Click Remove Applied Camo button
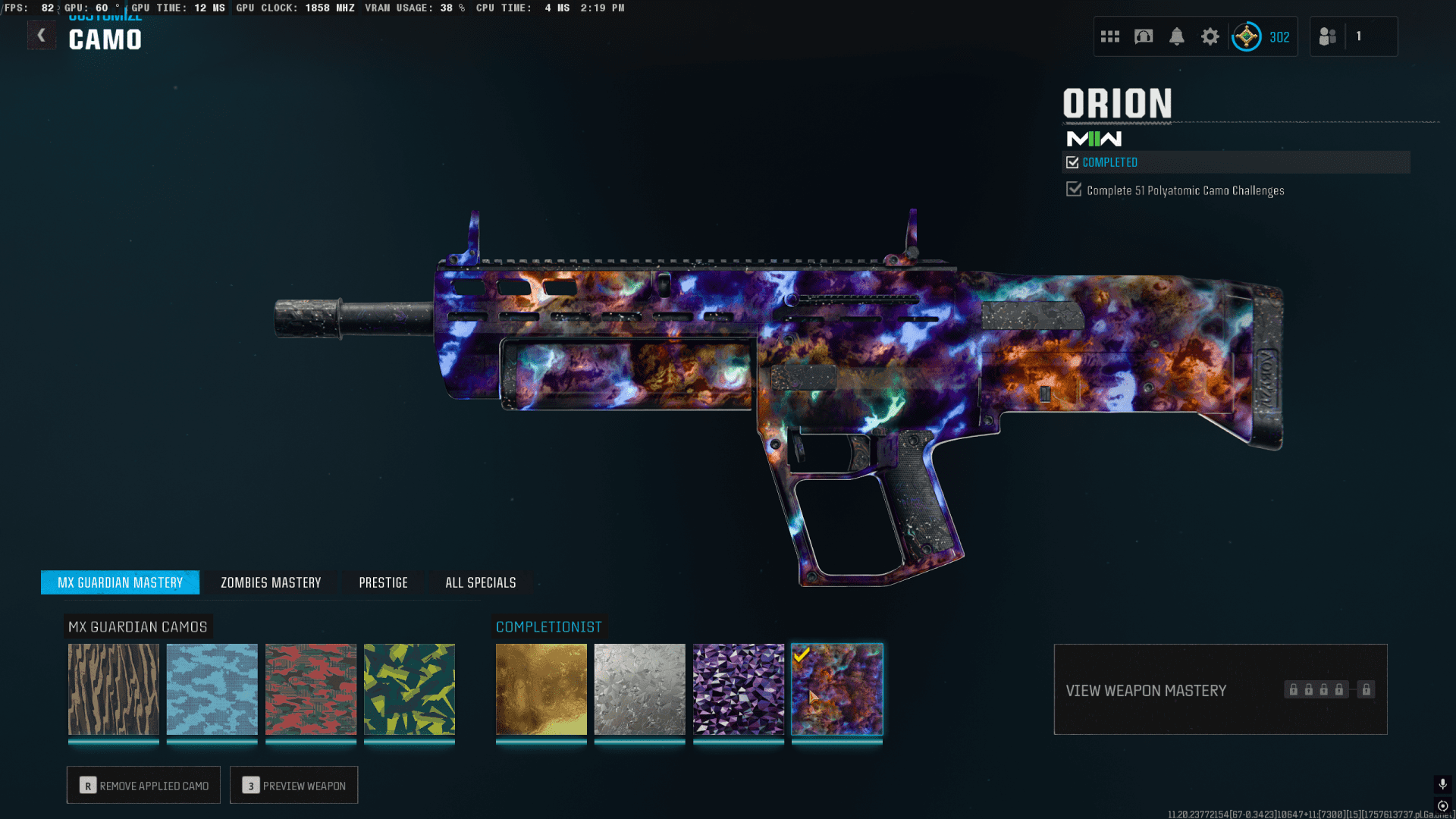The height and width of the screenshot is (819, 1456). (x=143, y=785)
